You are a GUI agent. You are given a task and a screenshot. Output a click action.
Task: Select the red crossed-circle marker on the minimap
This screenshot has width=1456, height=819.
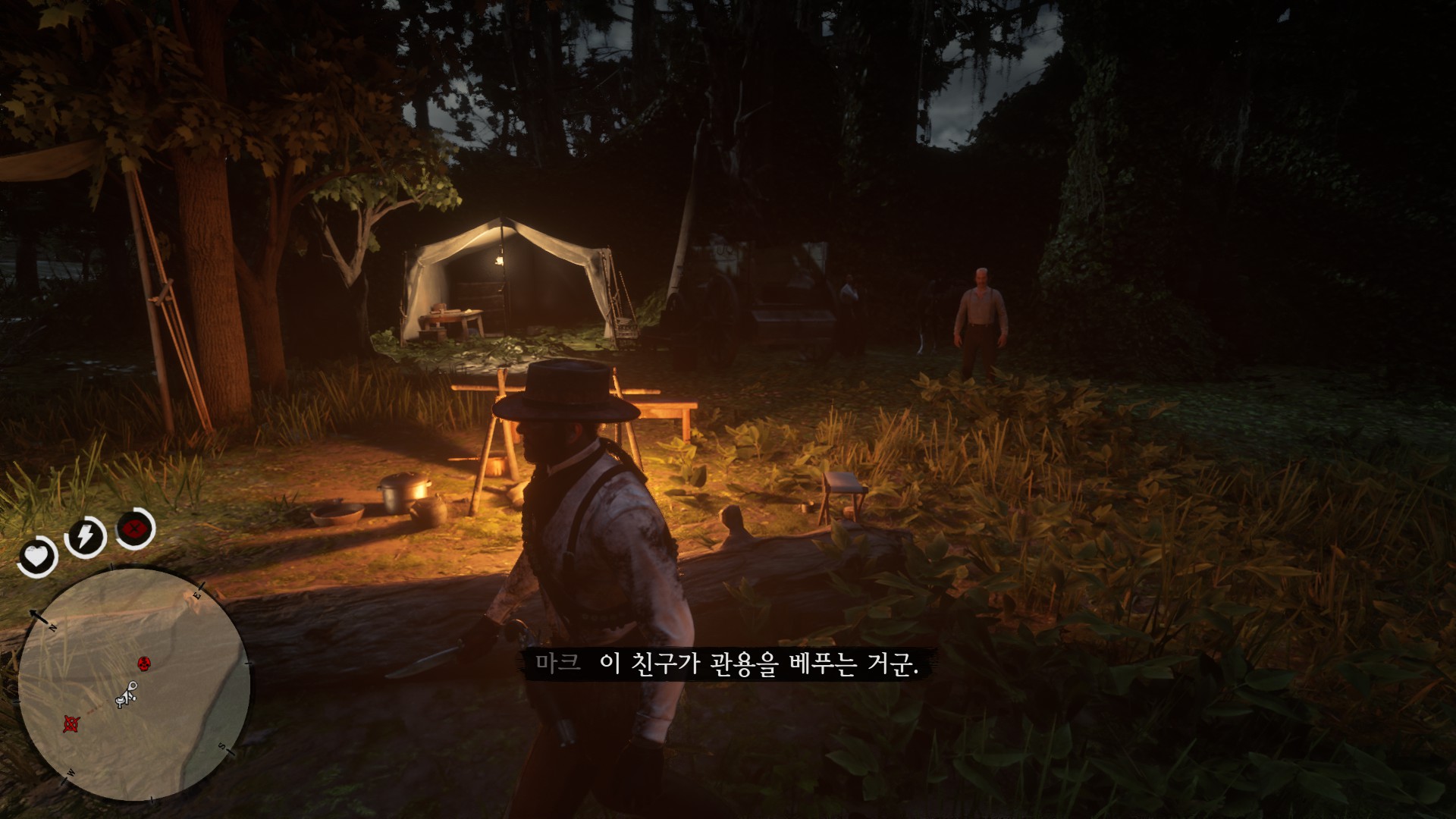(x=71, y=723)
